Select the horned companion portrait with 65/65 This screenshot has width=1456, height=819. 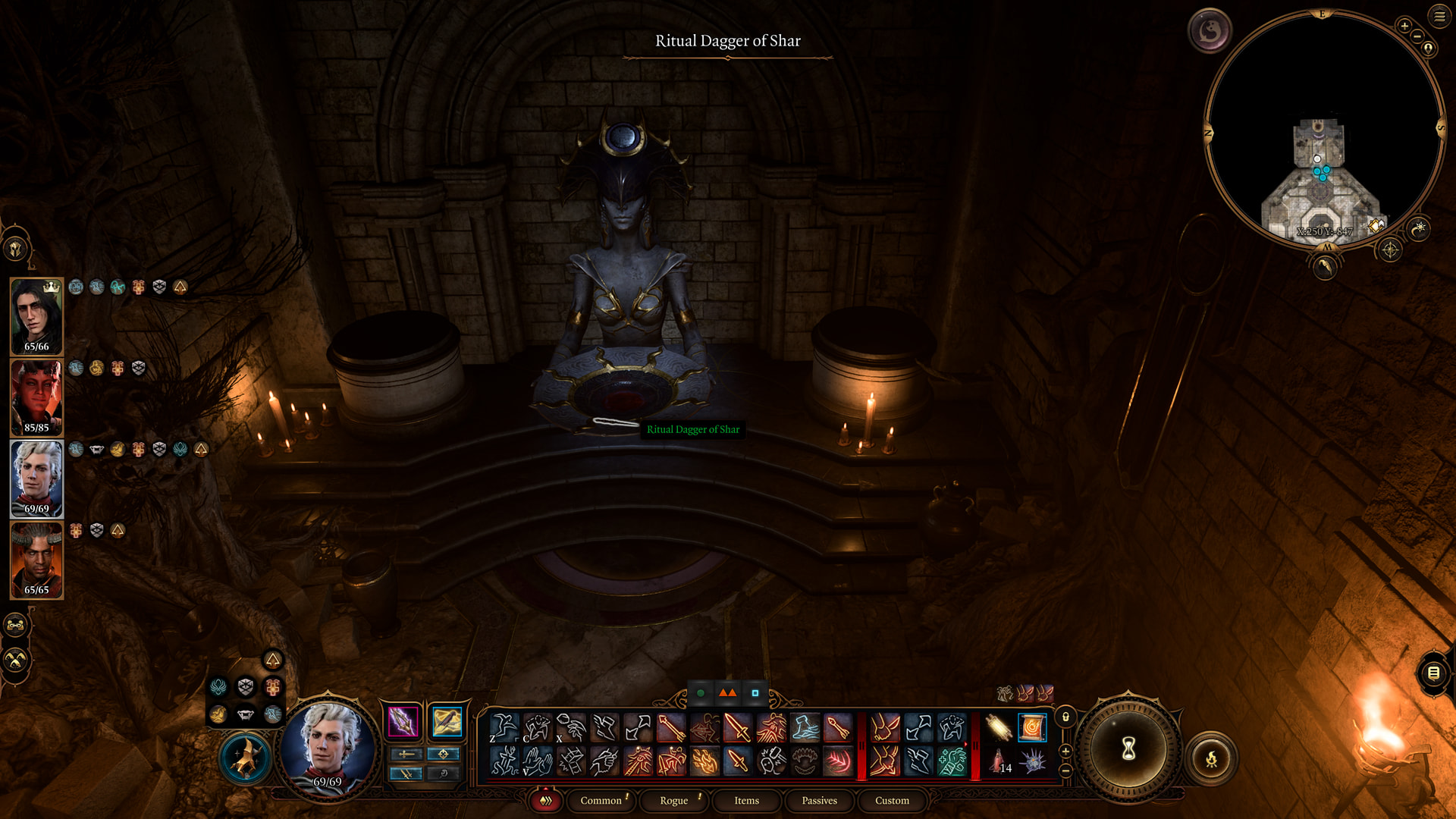(36, 559)
